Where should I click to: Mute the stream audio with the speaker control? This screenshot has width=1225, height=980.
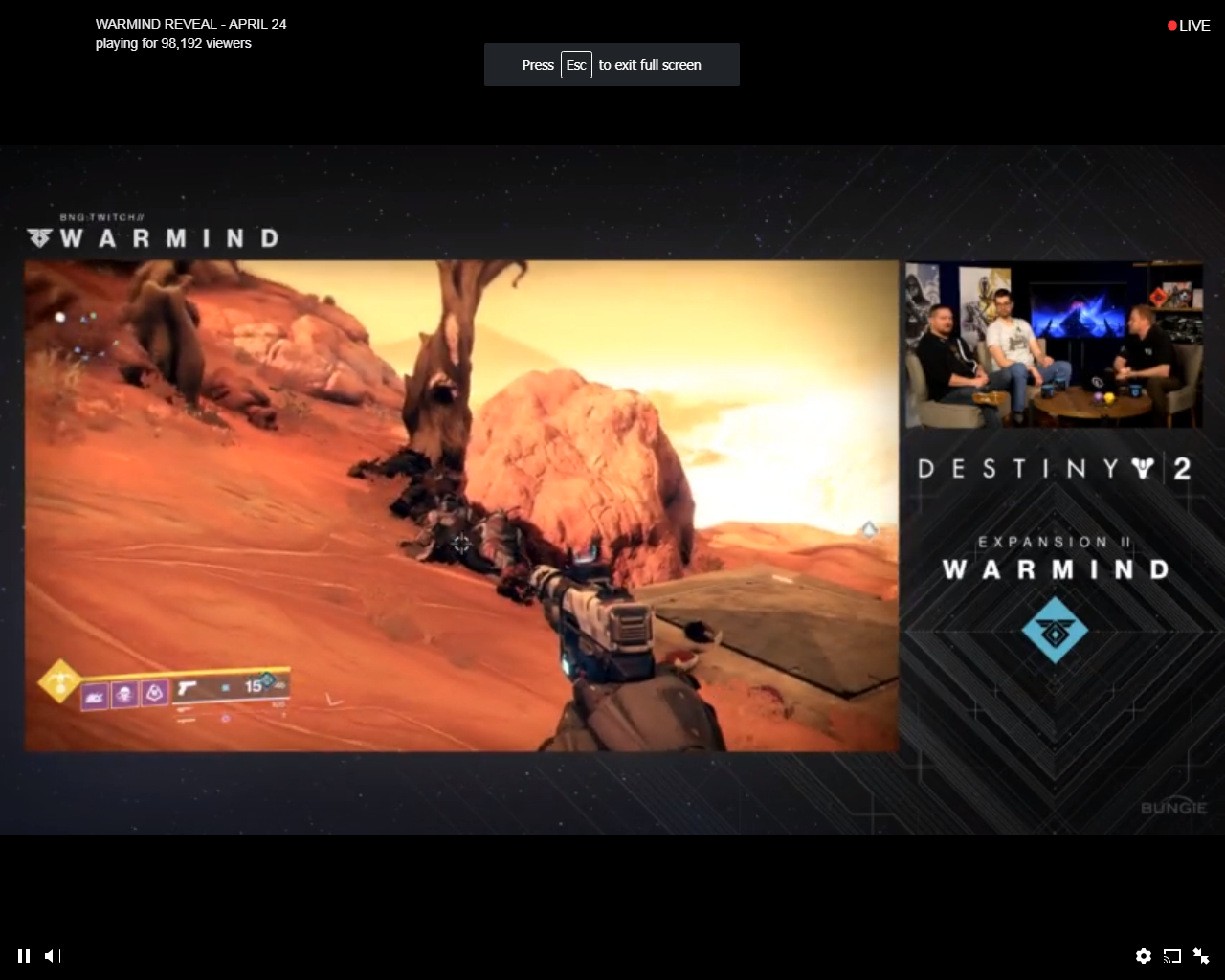click(53, 955)
